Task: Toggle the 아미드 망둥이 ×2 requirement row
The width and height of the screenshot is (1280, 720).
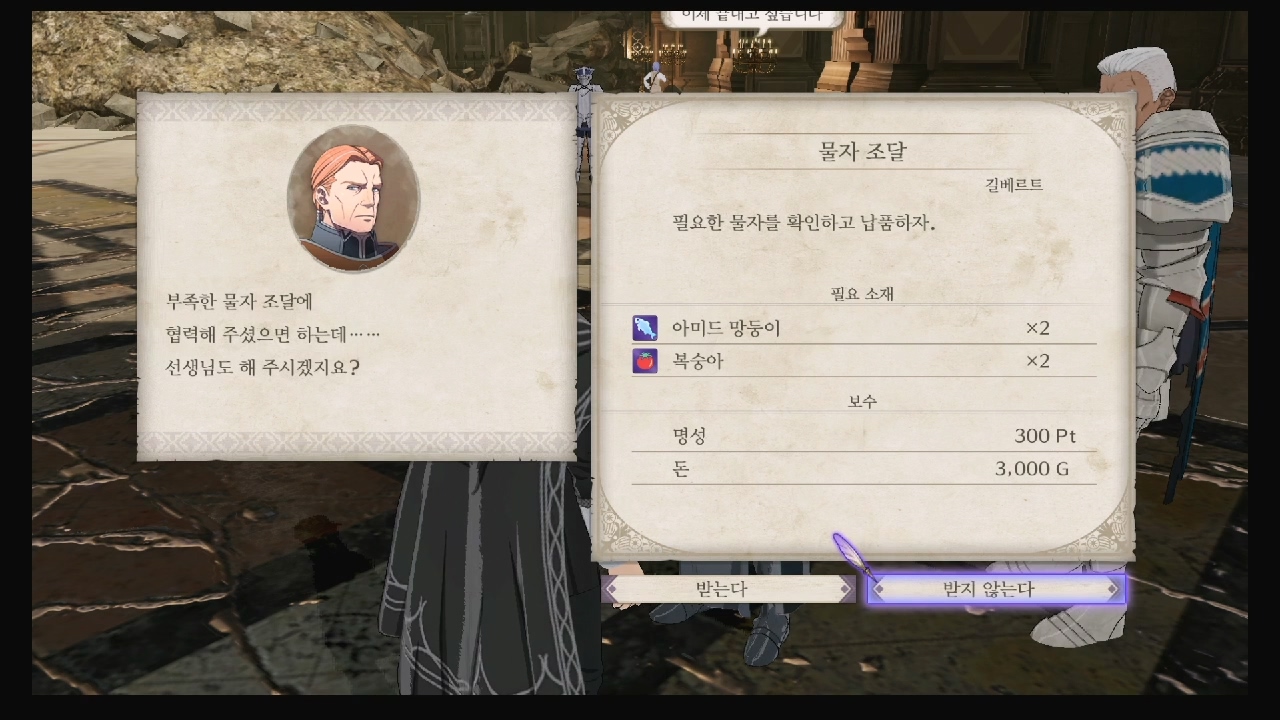Action: [x=860, y=327]
